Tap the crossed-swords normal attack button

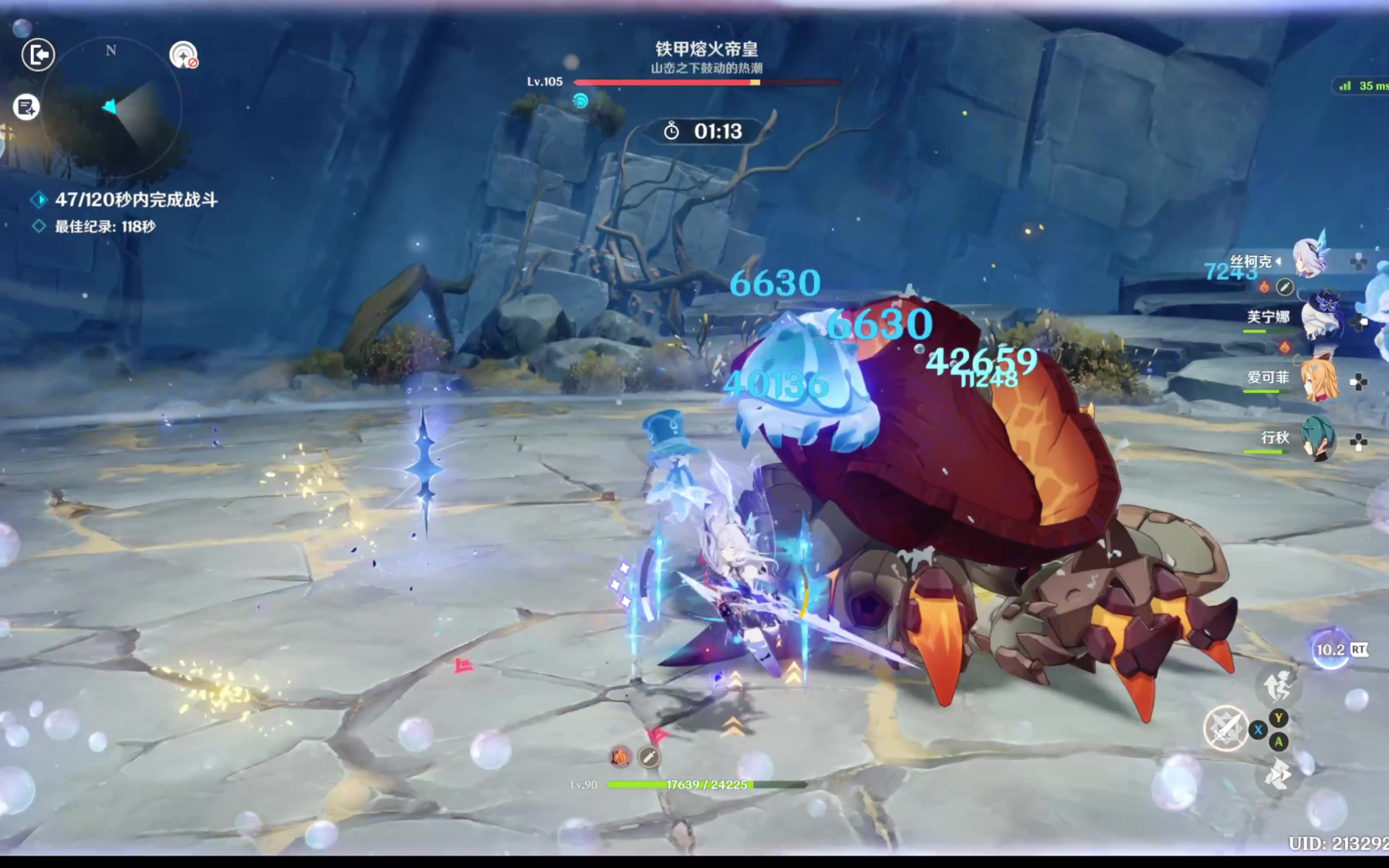(1225, 728)
